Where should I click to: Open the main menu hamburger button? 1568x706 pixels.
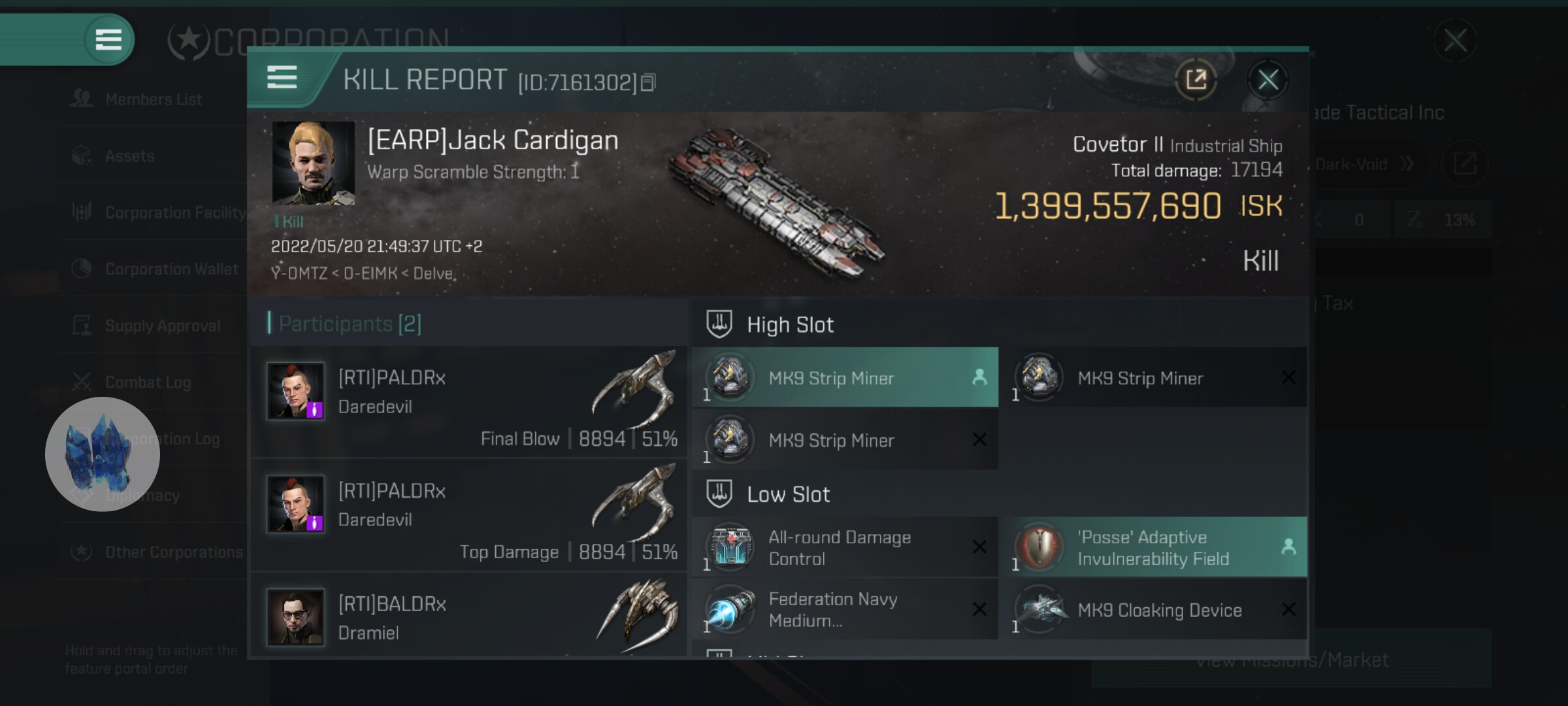pos(108,39)
